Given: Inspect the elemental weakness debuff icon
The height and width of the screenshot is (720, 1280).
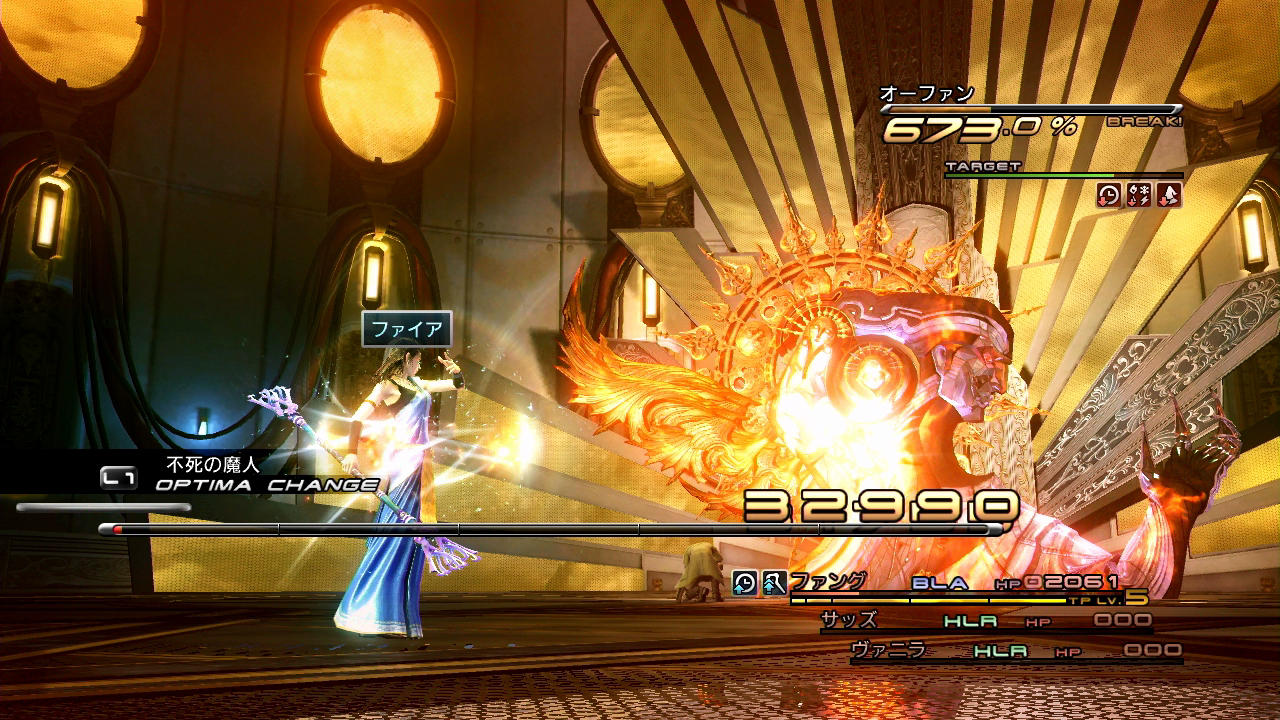Looking at the screenshot, I should [x=1138, y=195].
